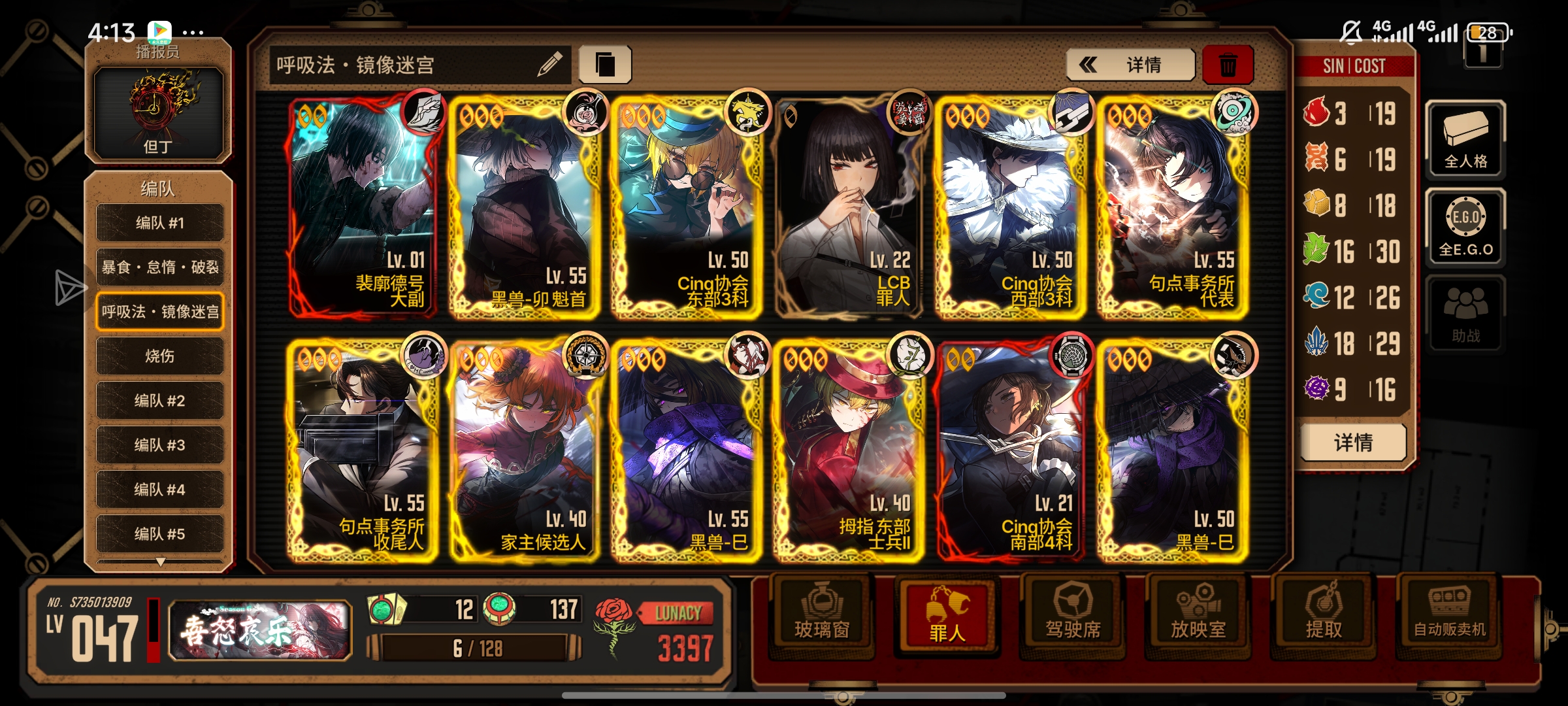Select 编队 #1 in the team sidebar
Image resolution: width=1568 pixels, height=706 pixels.
click(159, 222)
